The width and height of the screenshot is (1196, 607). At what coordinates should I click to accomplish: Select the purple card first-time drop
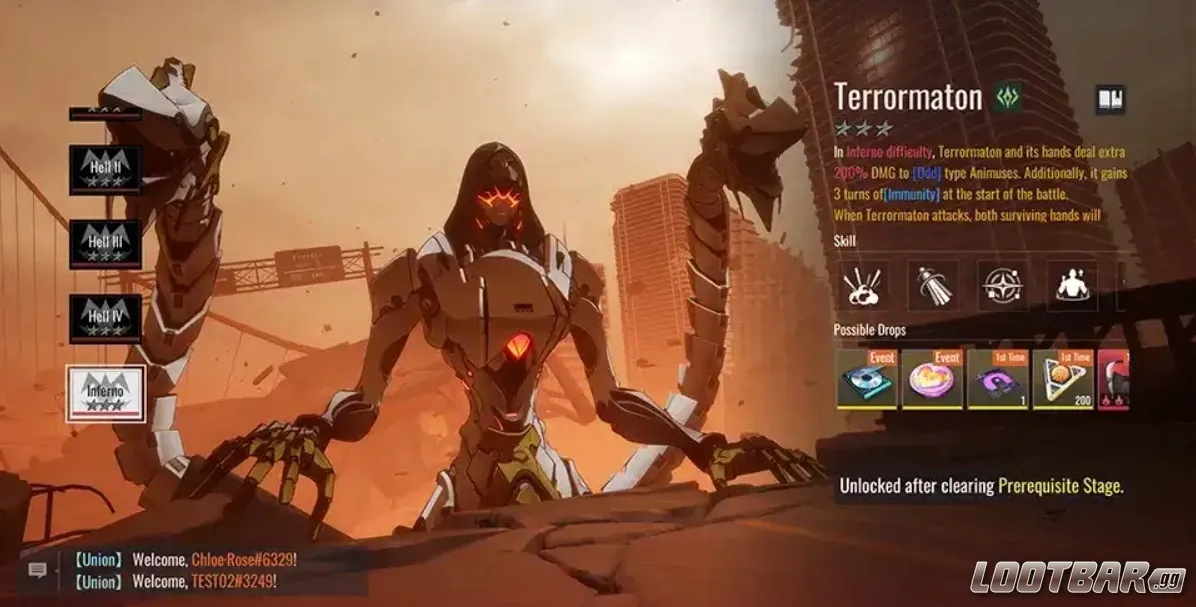(x=997, y=379)
